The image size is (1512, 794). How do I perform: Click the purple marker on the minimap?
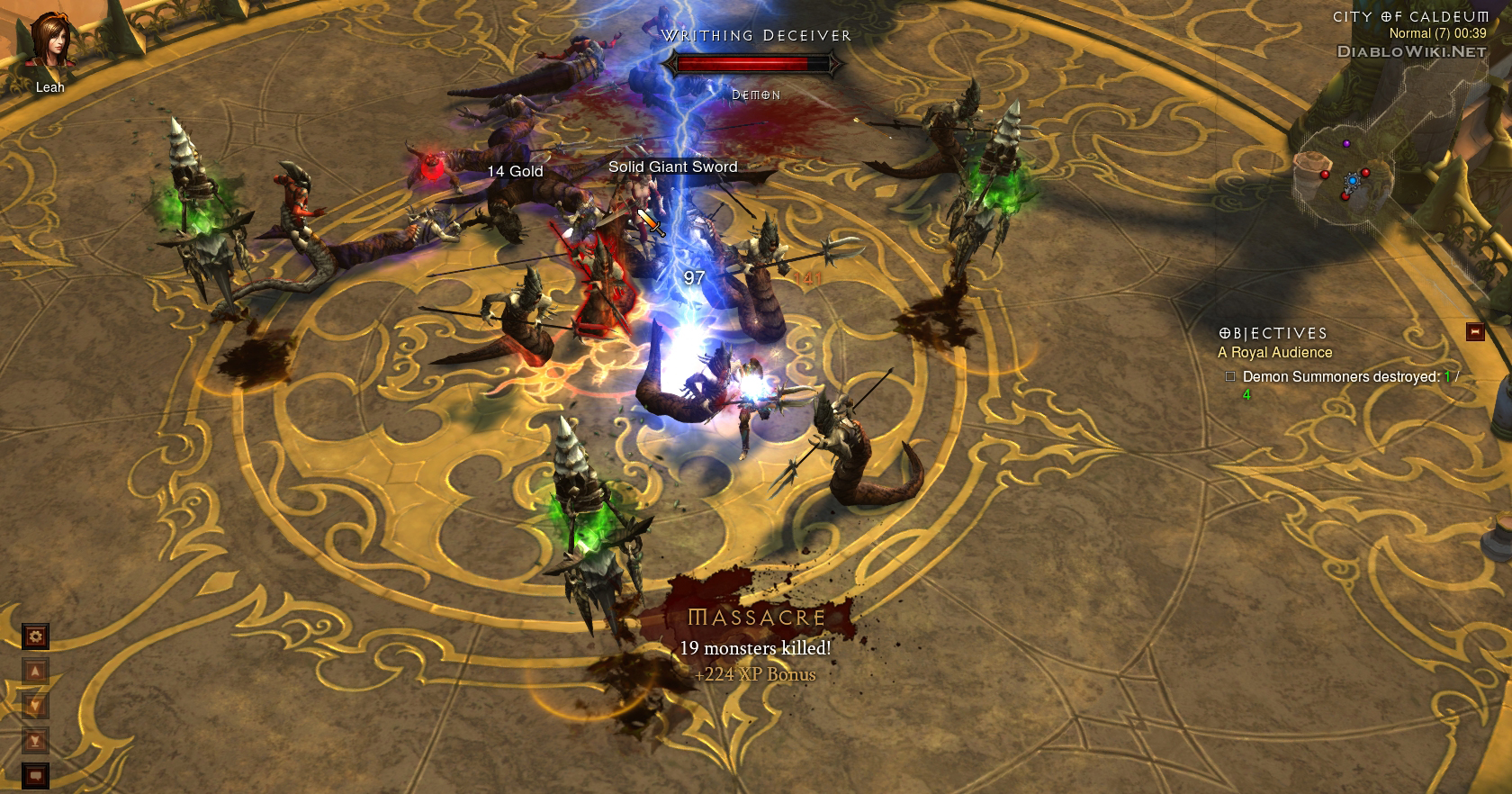click(1346, 143)
